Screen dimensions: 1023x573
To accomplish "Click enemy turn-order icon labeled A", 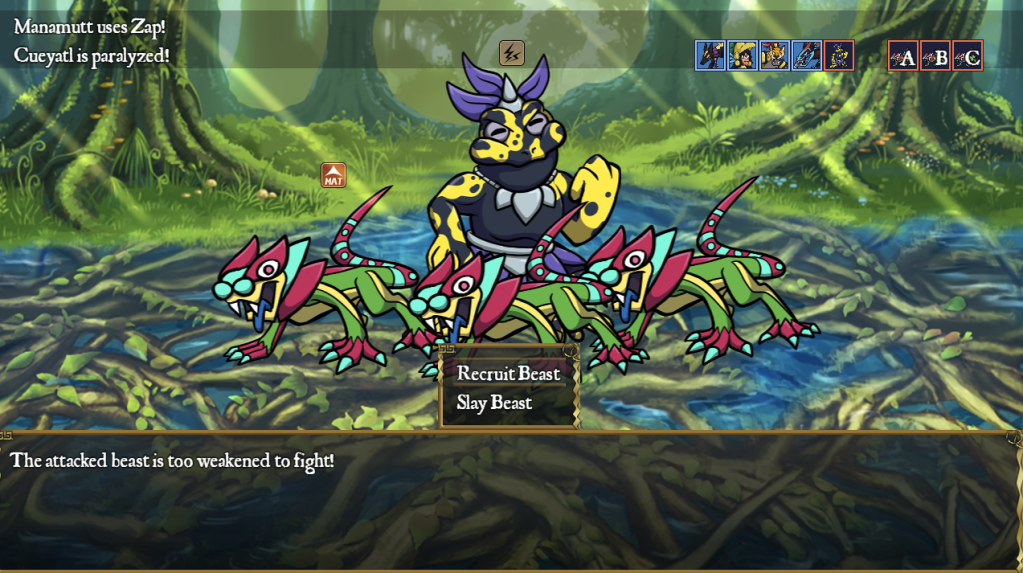I will point(904,56).
